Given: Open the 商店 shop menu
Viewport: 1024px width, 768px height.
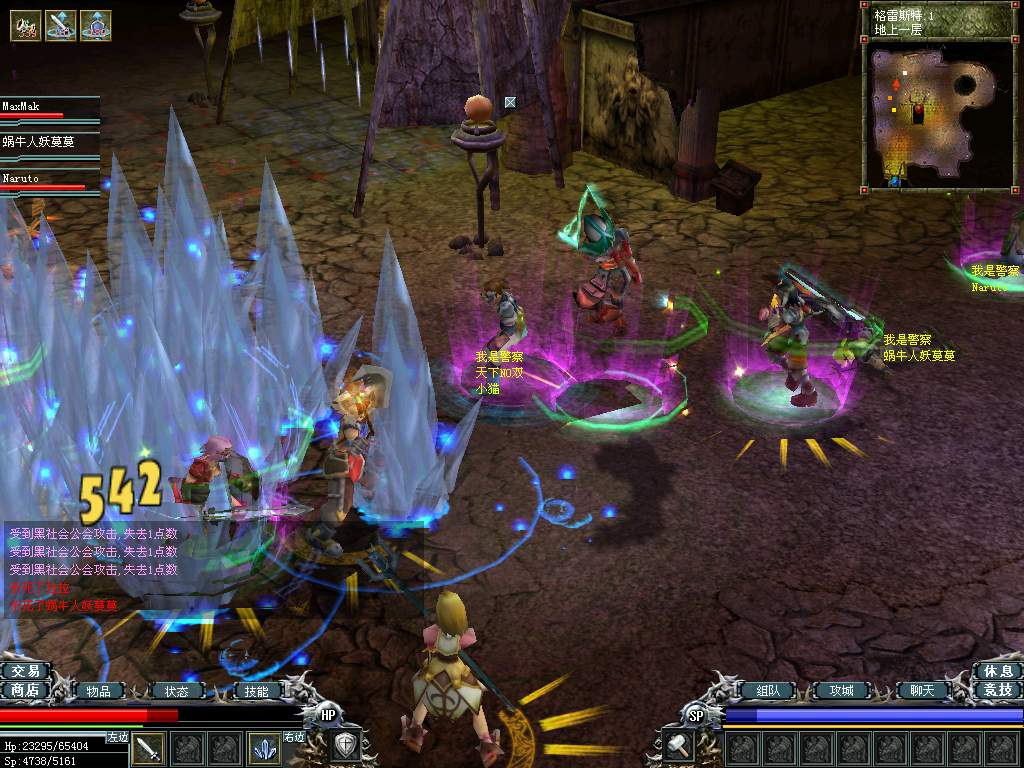Looking at the screenshot, I should 26,690.
